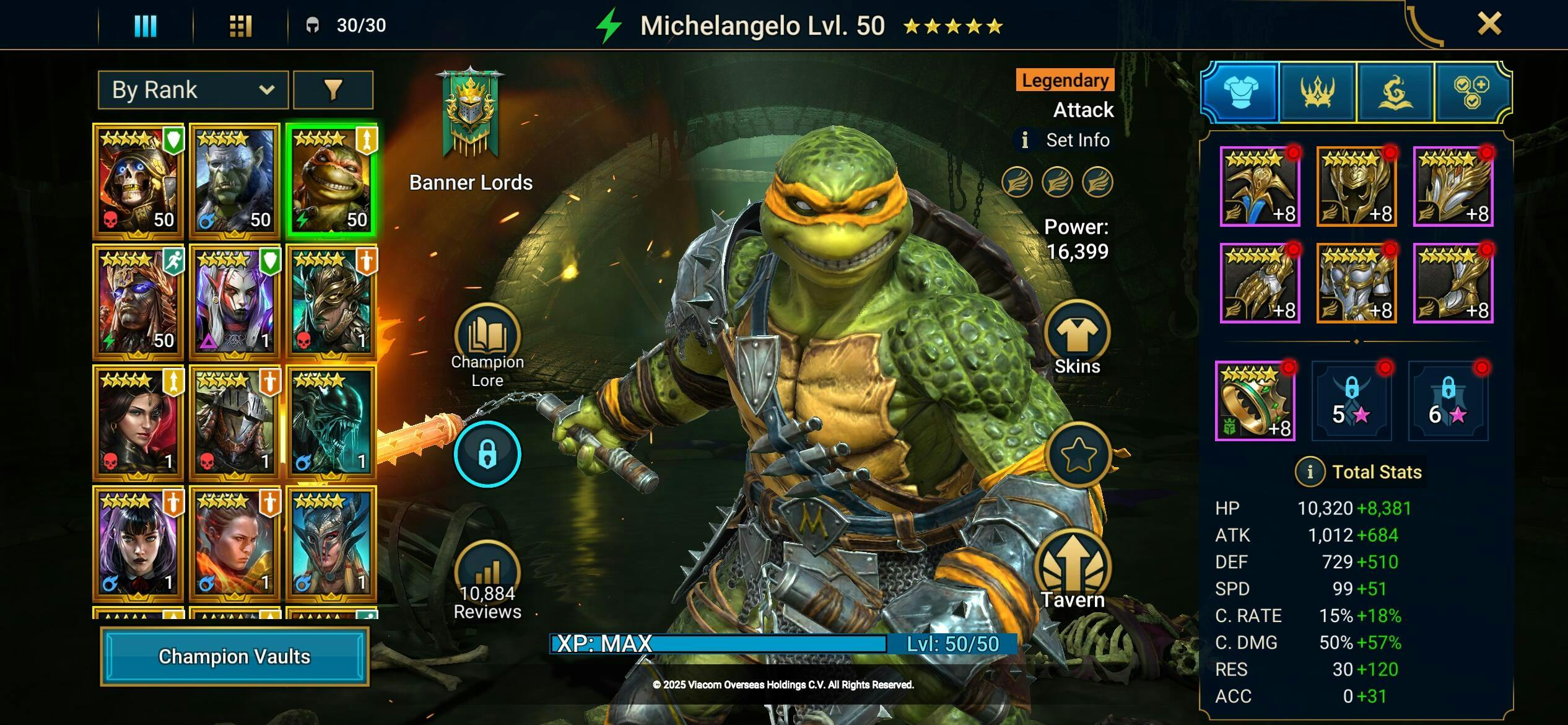1568x725 pixels.
Task: Select the equipped helmet artifact
Action: 1356,187
